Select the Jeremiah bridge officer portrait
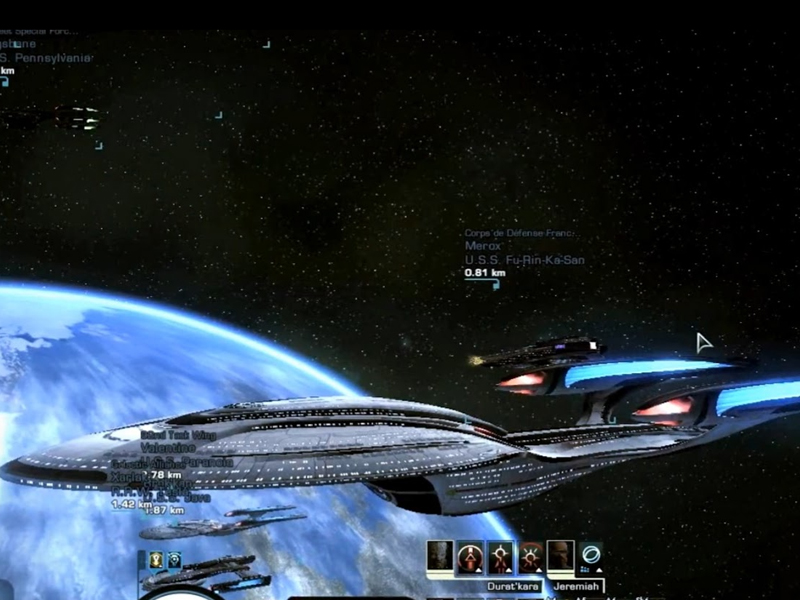Viewport: 800px width, 600px height. click(x=561, y=557)
